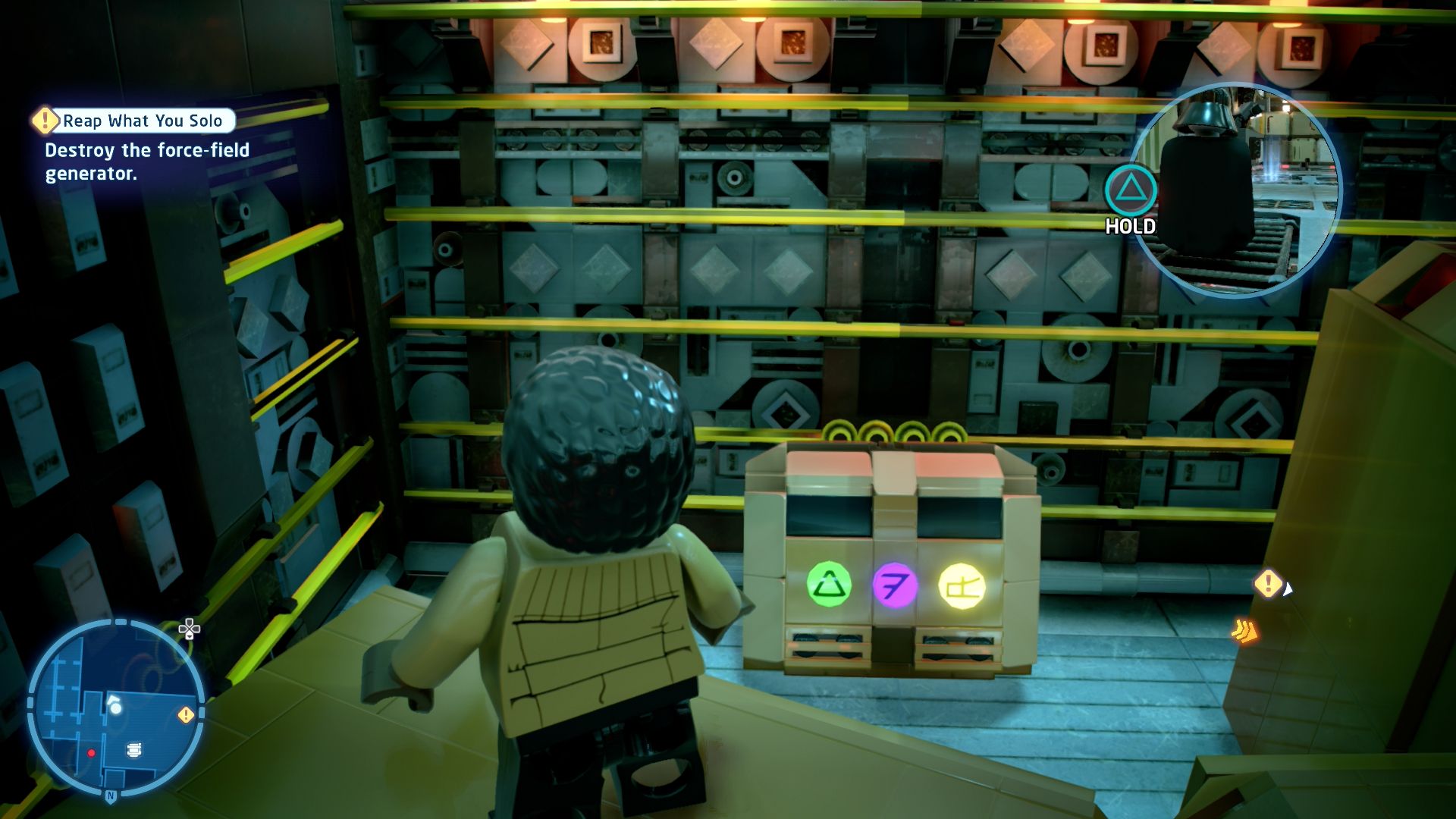Open the Reap What You Solo quest tracker
This screenshot has width=1456, height=819.
[143, 121]
